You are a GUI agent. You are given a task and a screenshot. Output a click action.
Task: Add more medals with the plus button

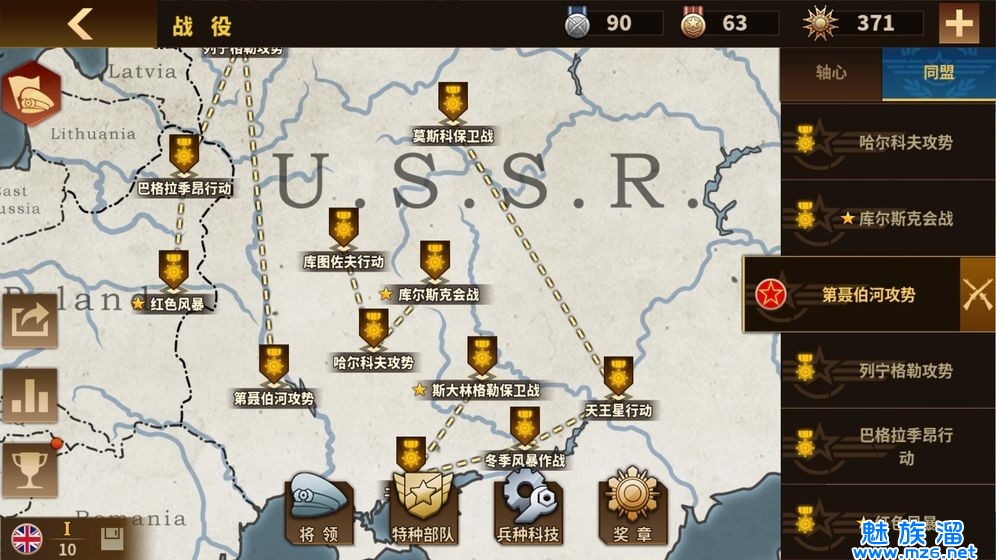coord(958,23)
